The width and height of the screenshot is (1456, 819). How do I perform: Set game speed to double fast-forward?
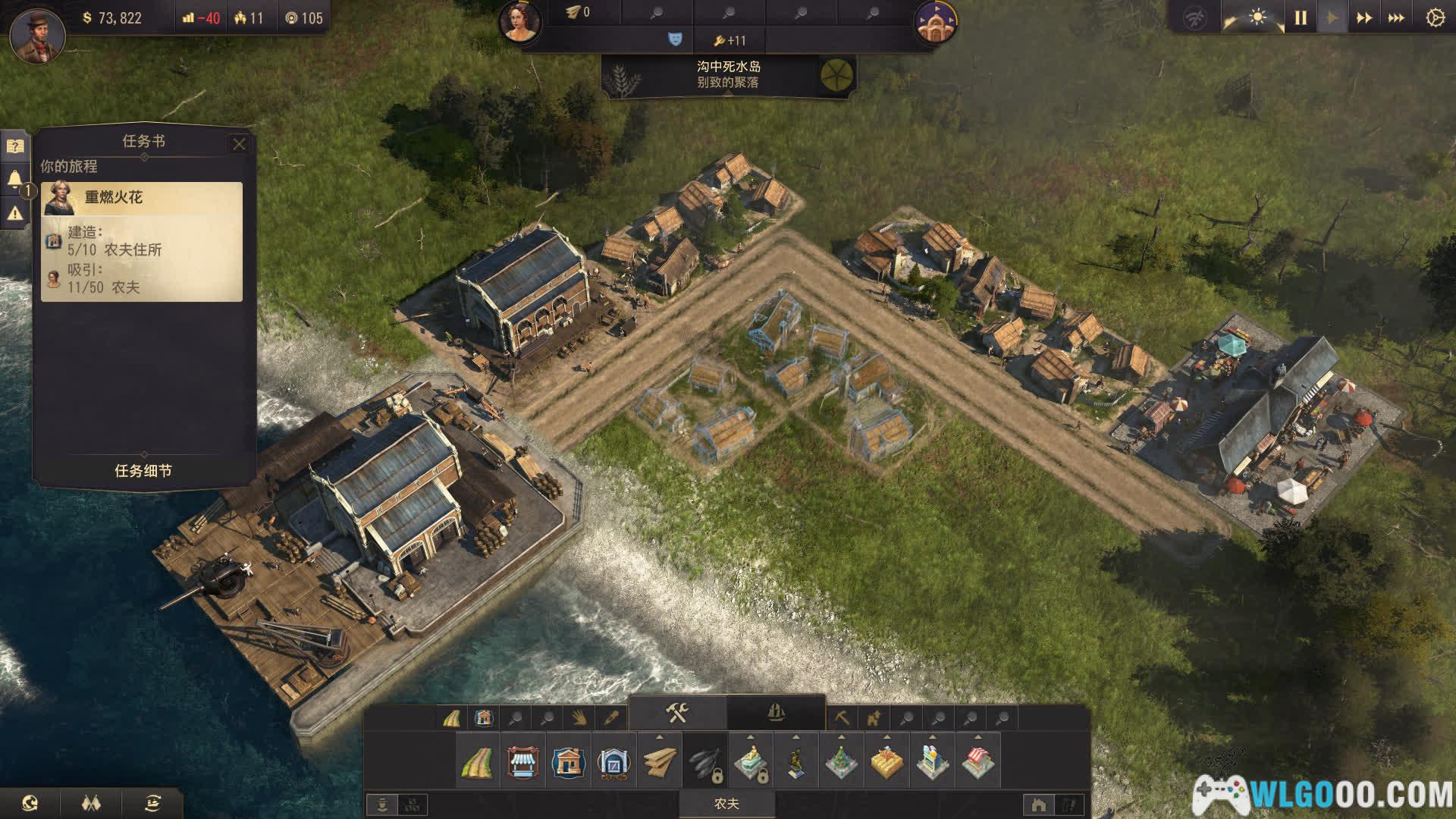click(1363, 18)
